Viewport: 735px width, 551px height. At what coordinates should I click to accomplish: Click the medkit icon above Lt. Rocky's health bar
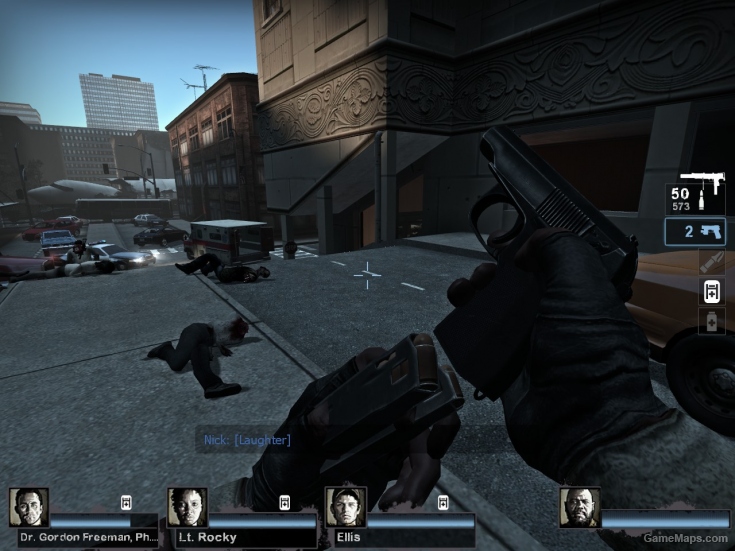(x=284, y=502)
